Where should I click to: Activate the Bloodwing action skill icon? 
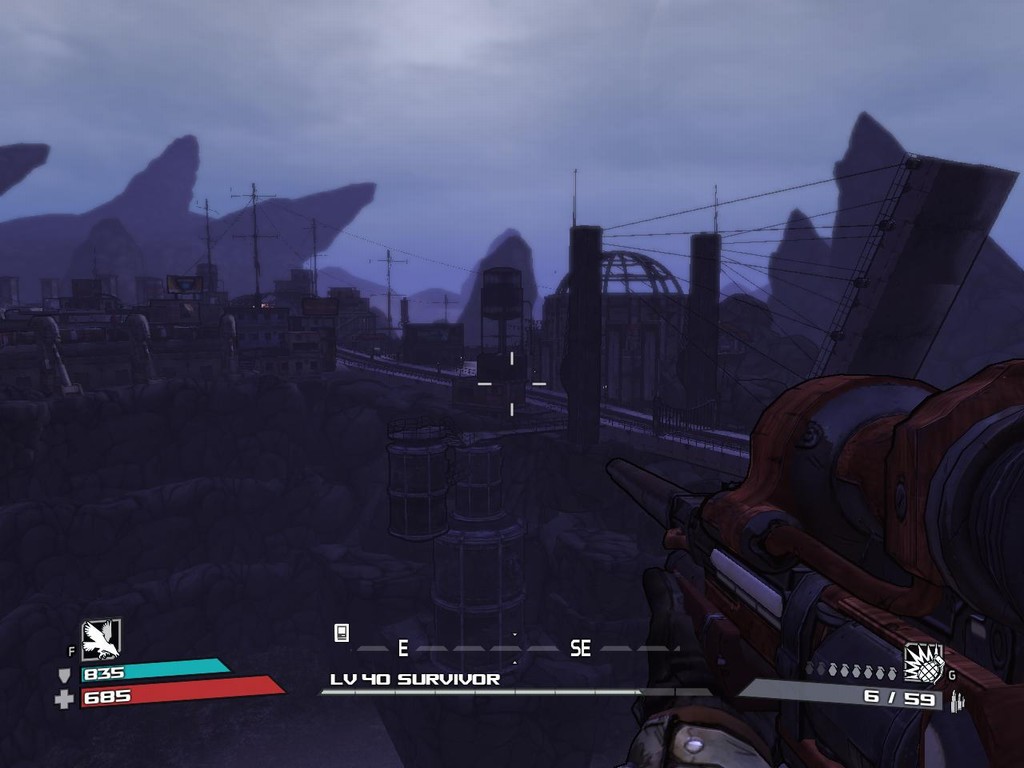(100, 639)
